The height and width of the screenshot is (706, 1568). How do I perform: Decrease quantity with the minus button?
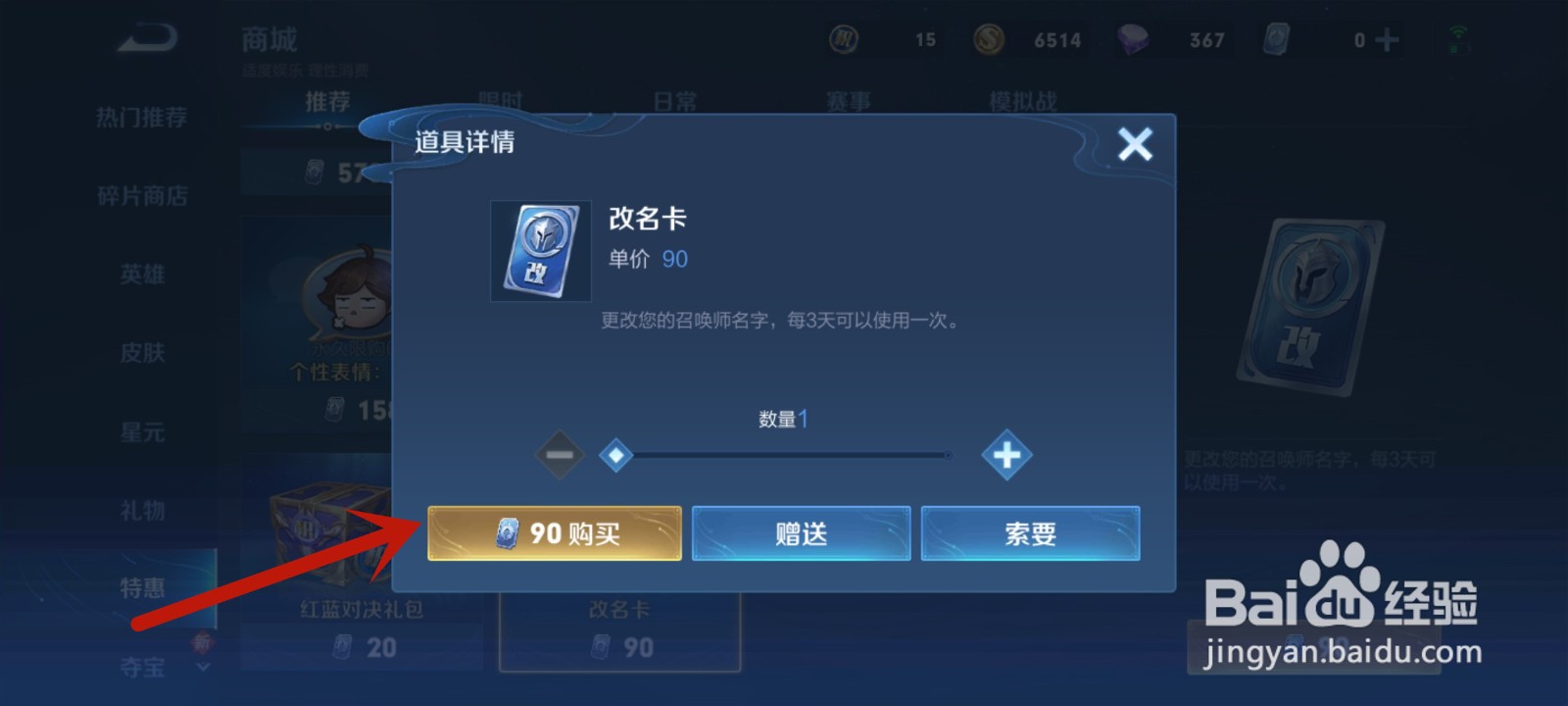(561, 455)
